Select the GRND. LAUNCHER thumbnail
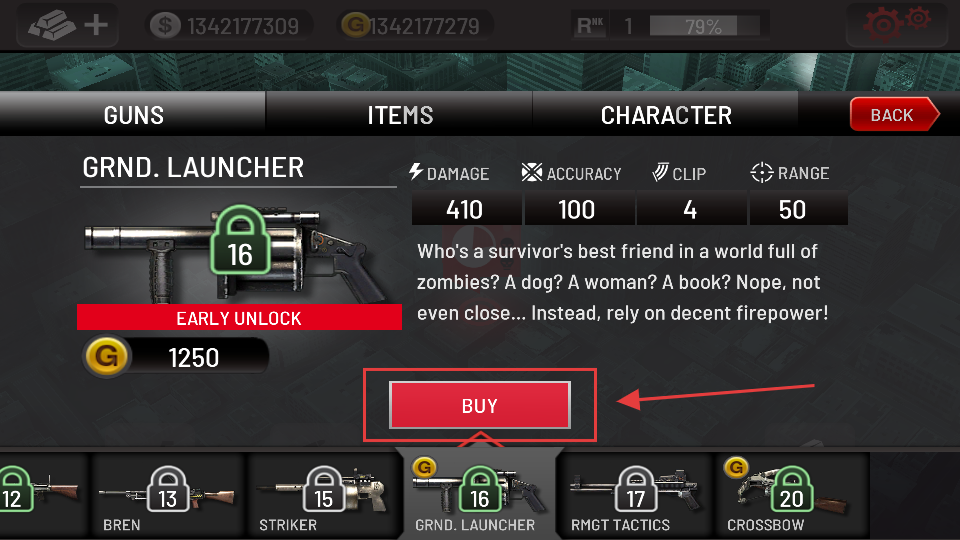Image resolution: width=960 pixels, height=540 pixels. 479,496
